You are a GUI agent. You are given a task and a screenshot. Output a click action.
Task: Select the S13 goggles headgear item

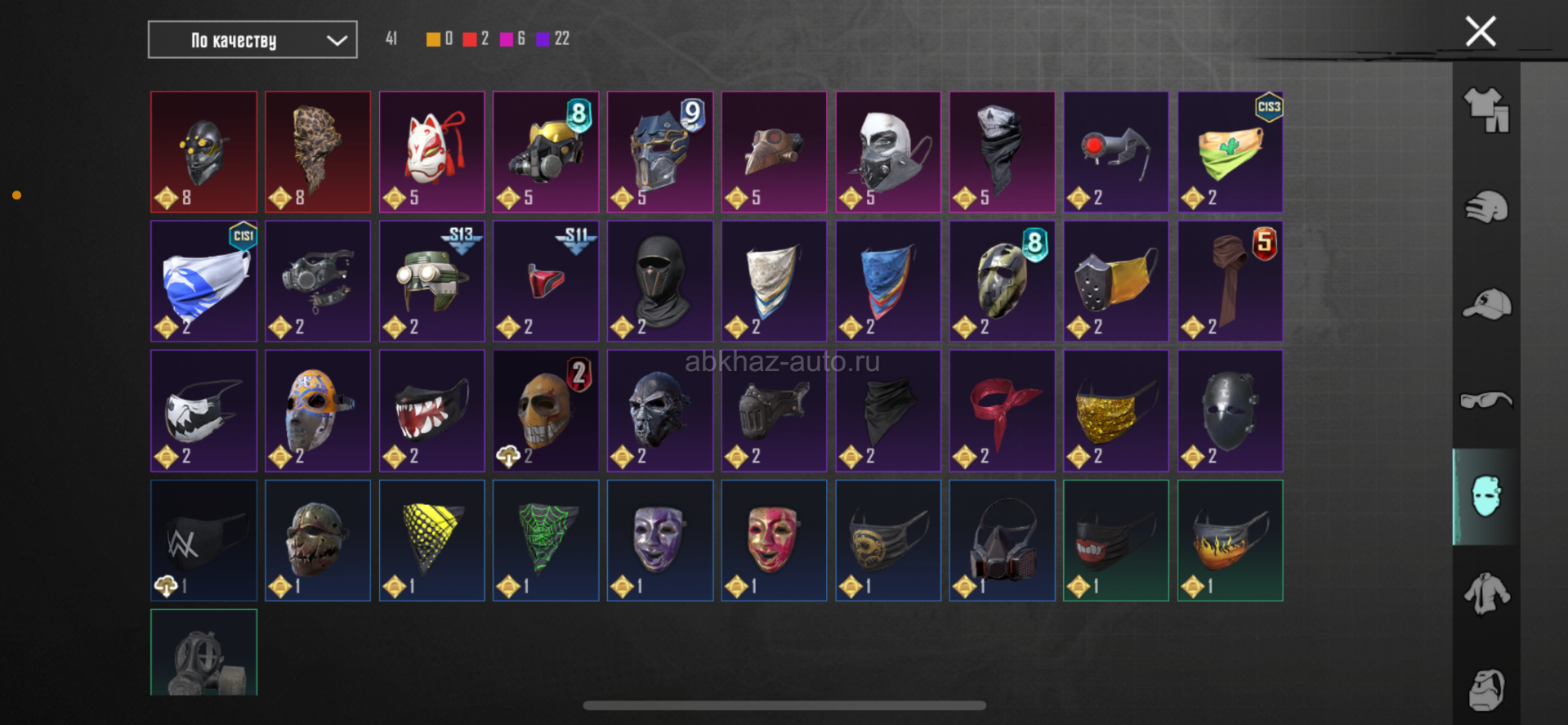[431, 281]
